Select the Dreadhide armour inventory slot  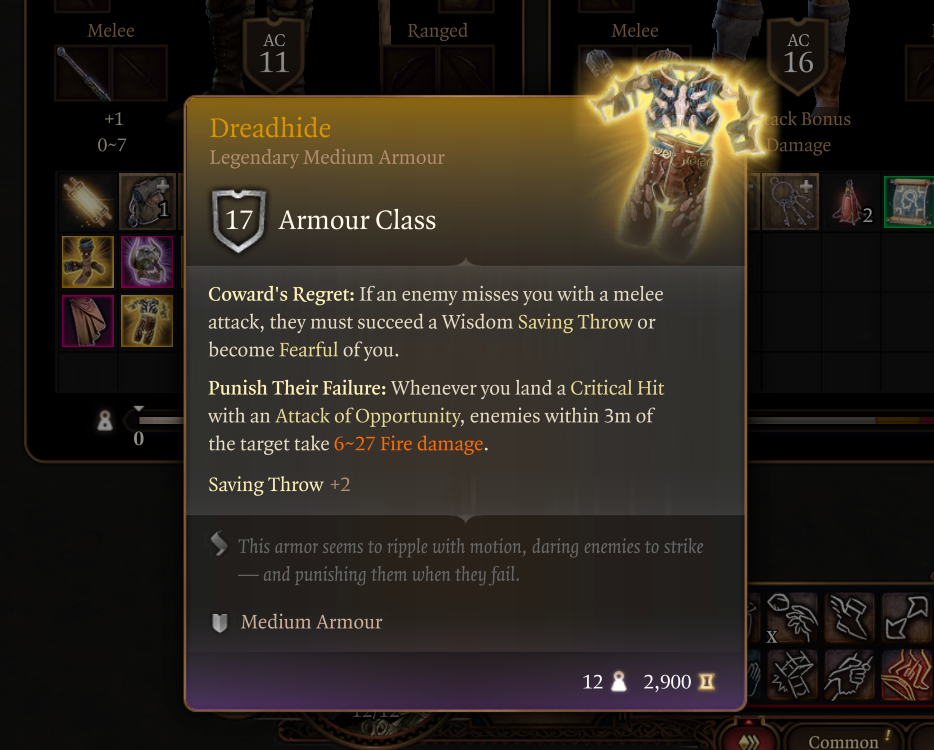[x=147, y=321]
